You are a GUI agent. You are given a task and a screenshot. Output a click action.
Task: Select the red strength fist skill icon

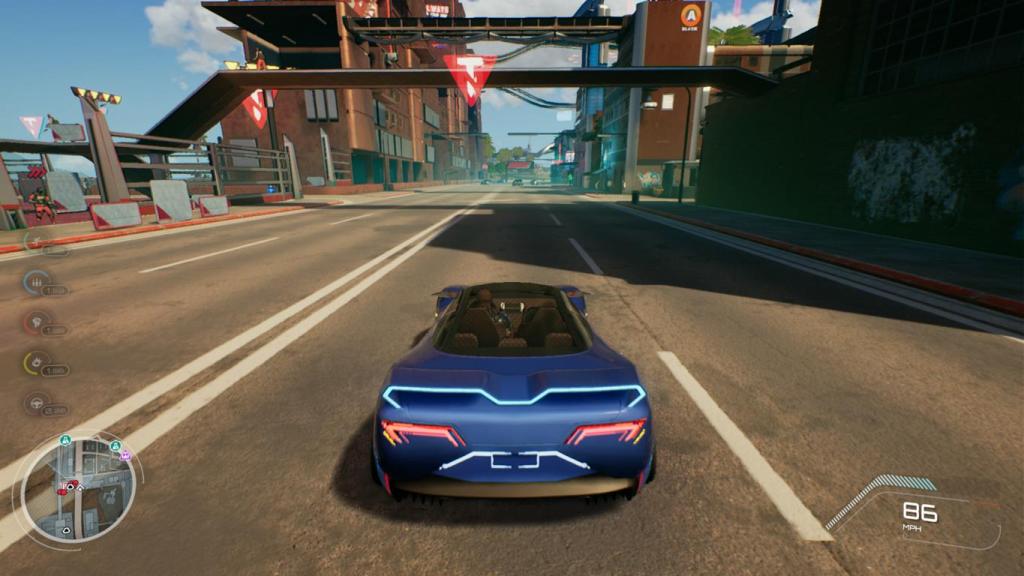37,322
